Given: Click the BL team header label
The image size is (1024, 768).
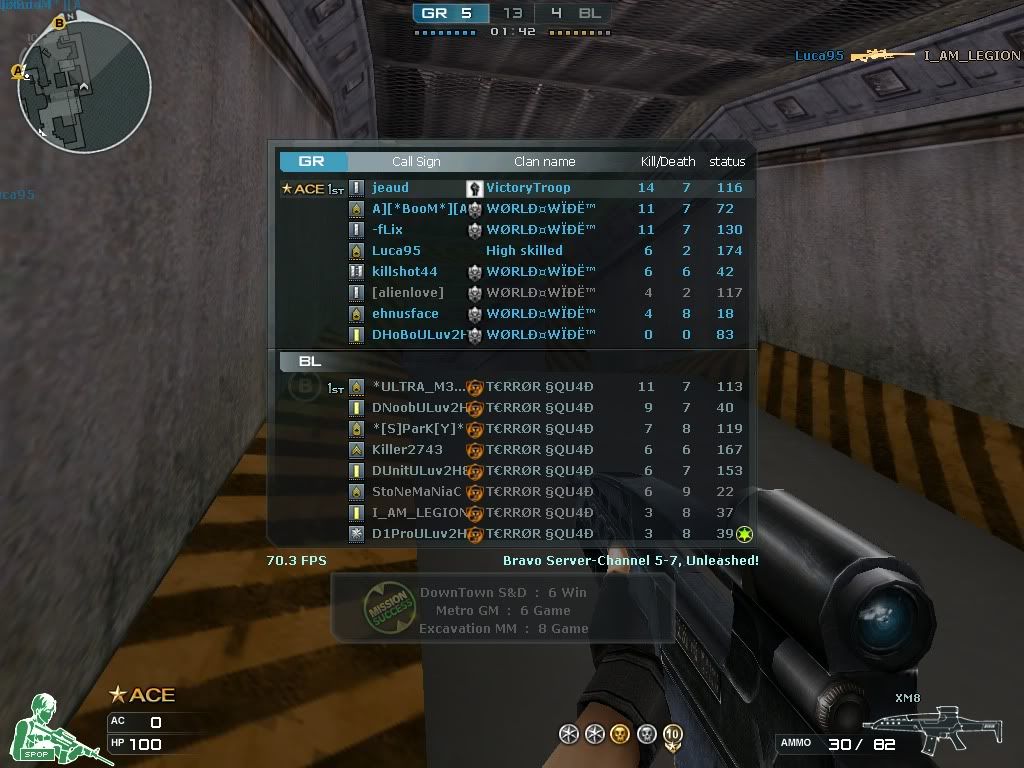Looking at the screenshot, I should tap(310, 362).
